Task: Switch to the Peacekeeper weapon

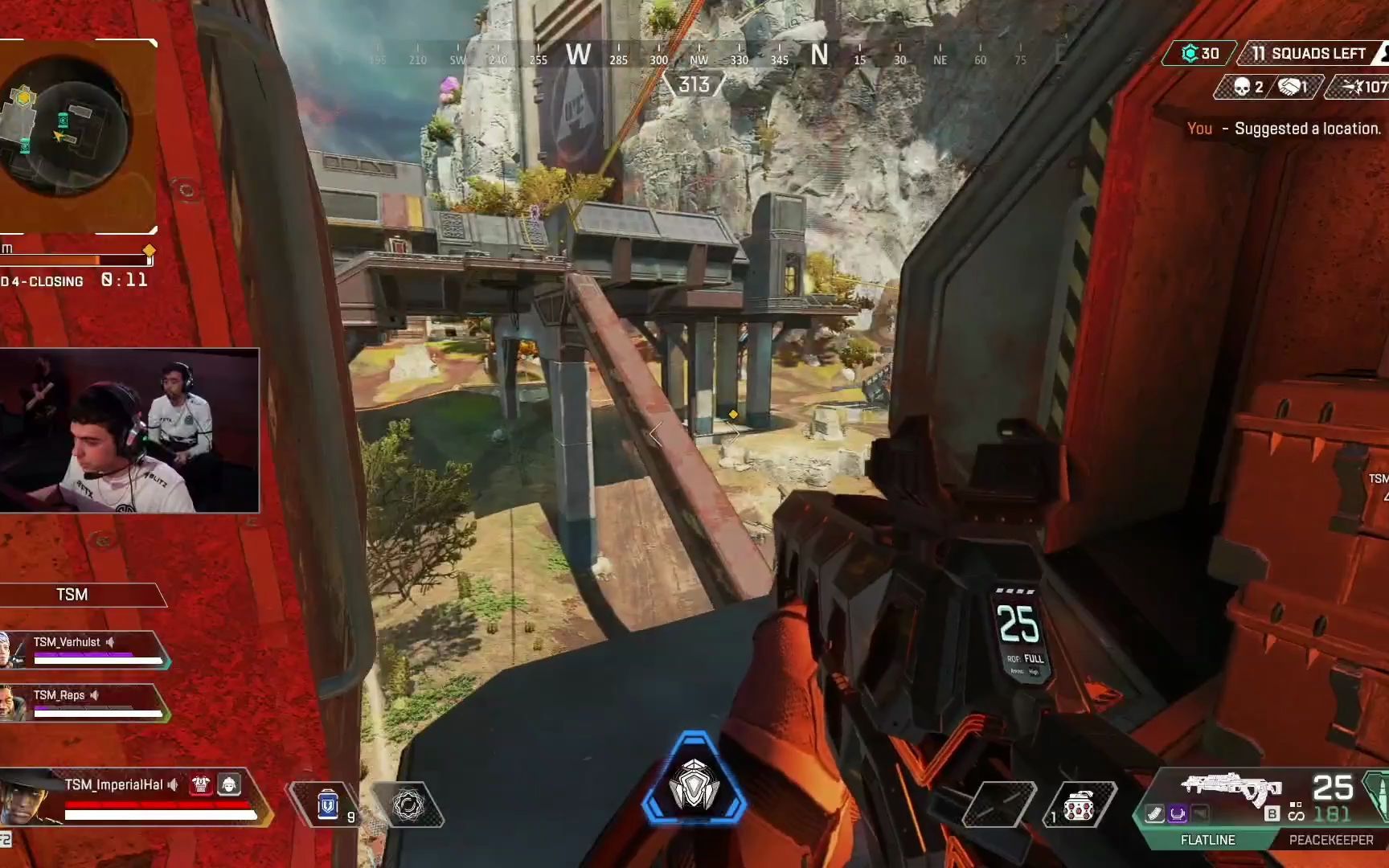Action: pyautogui.click(x=1331, y=840)
